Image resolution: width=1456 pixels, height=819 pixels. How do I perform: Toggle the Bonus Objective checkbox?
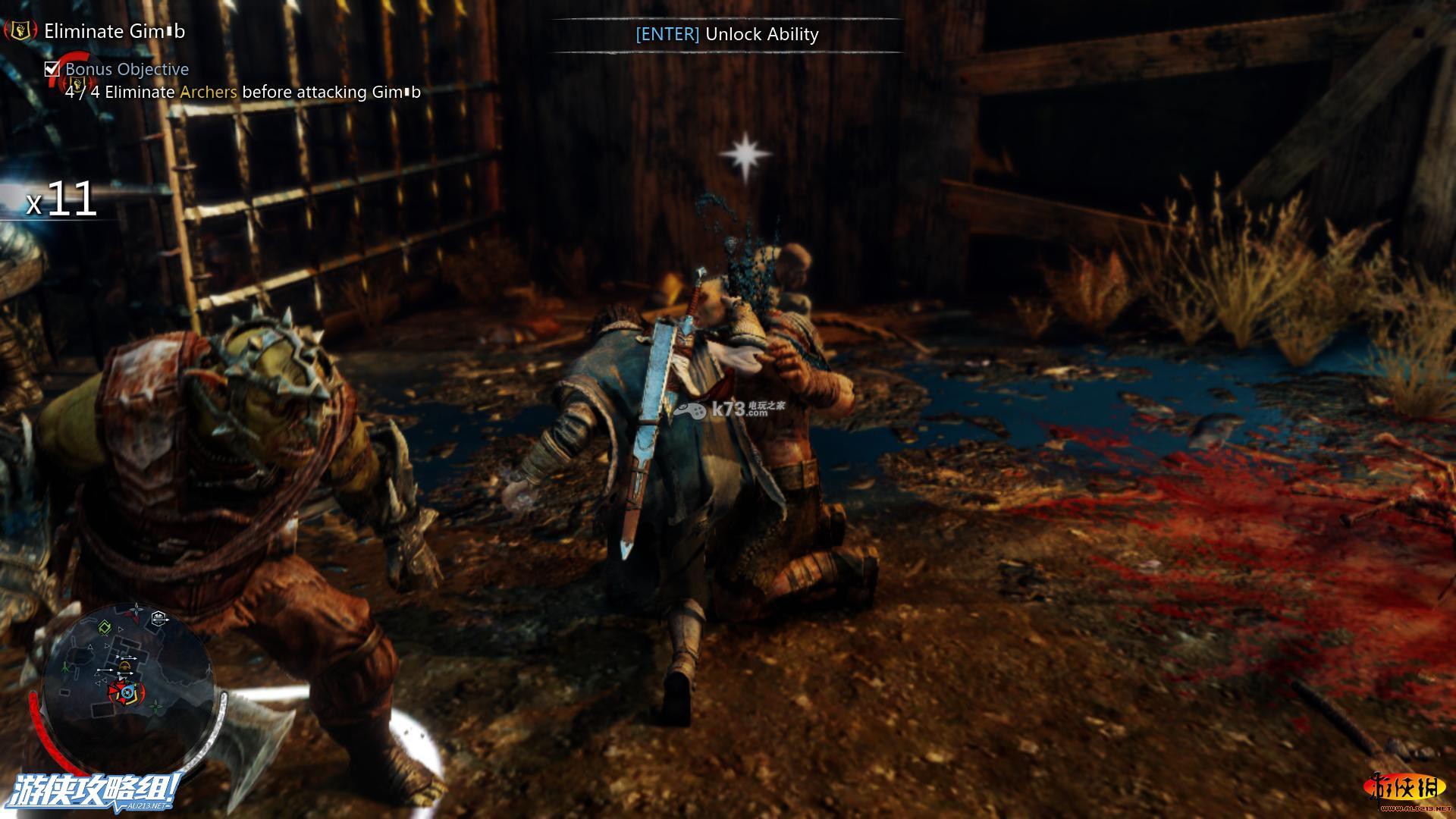coord(52,69)
